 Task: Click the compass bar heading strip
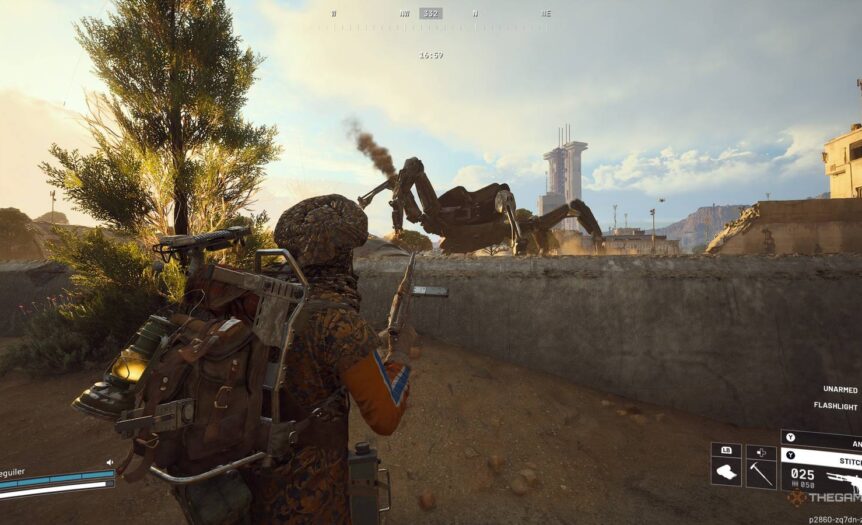[x=431, y=14]
